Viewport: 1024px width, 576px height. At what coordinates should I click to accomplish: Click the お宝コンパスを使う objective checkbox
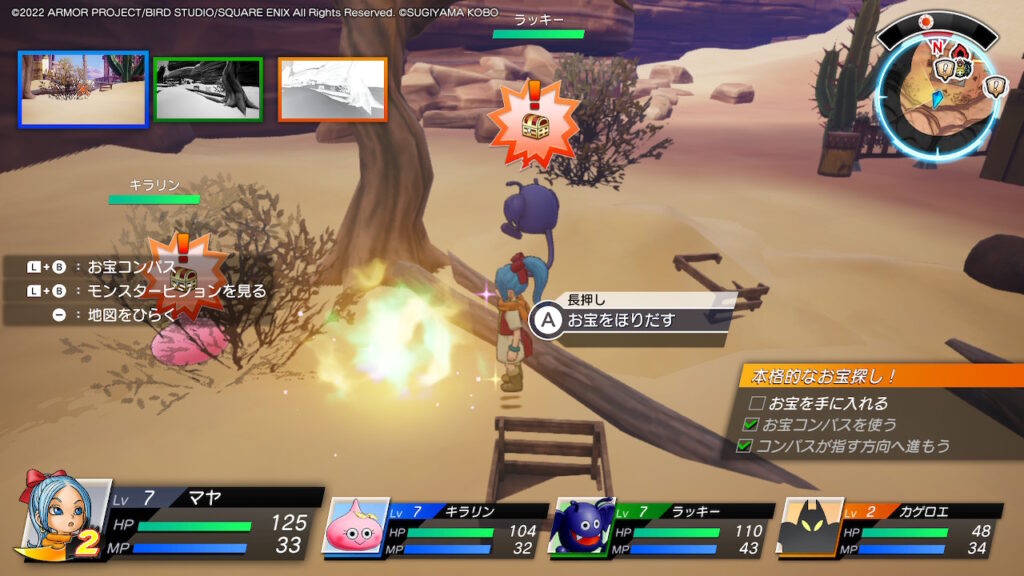click(x=751, y=425)
